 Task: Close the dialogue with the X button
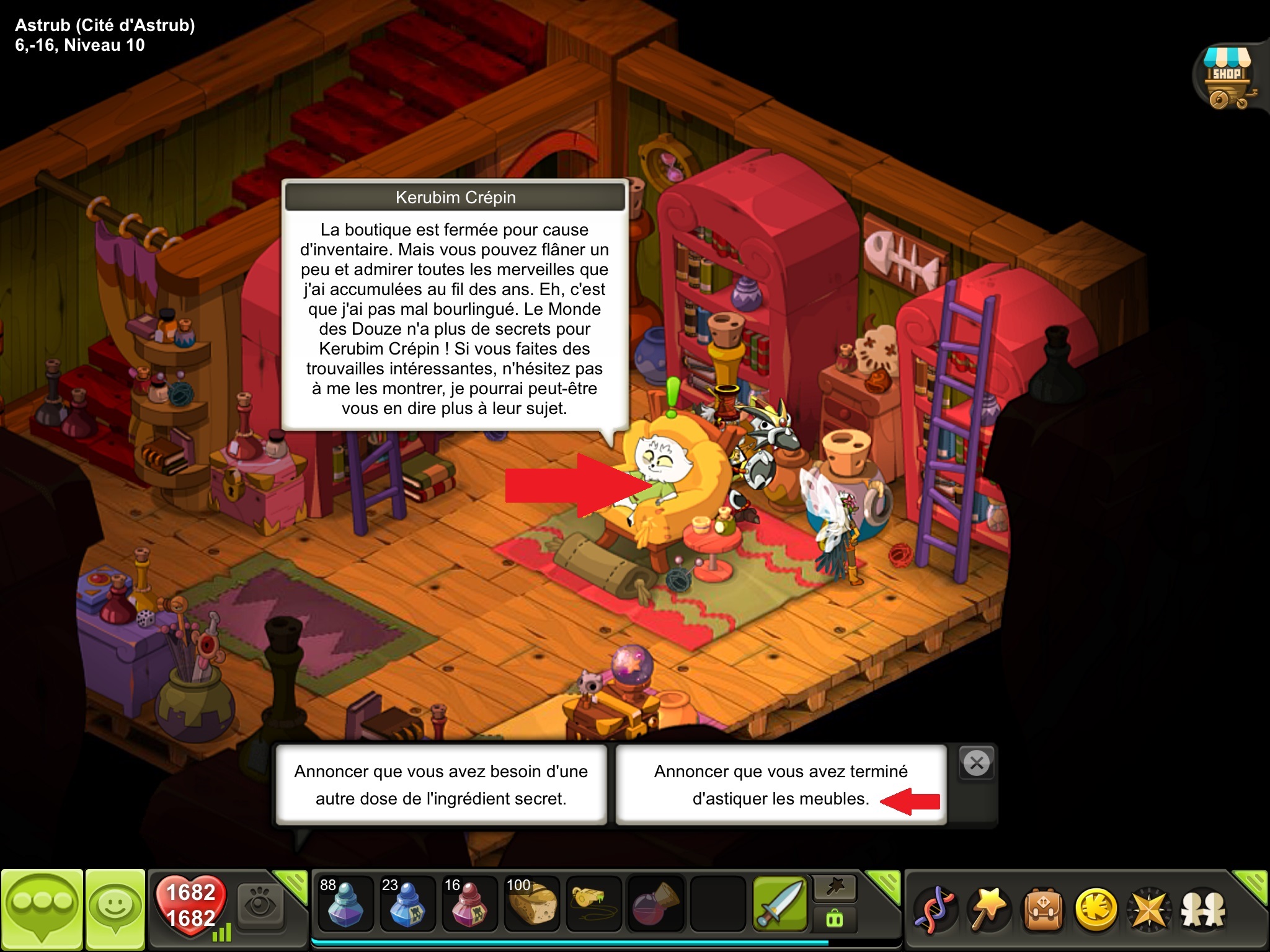977,763
